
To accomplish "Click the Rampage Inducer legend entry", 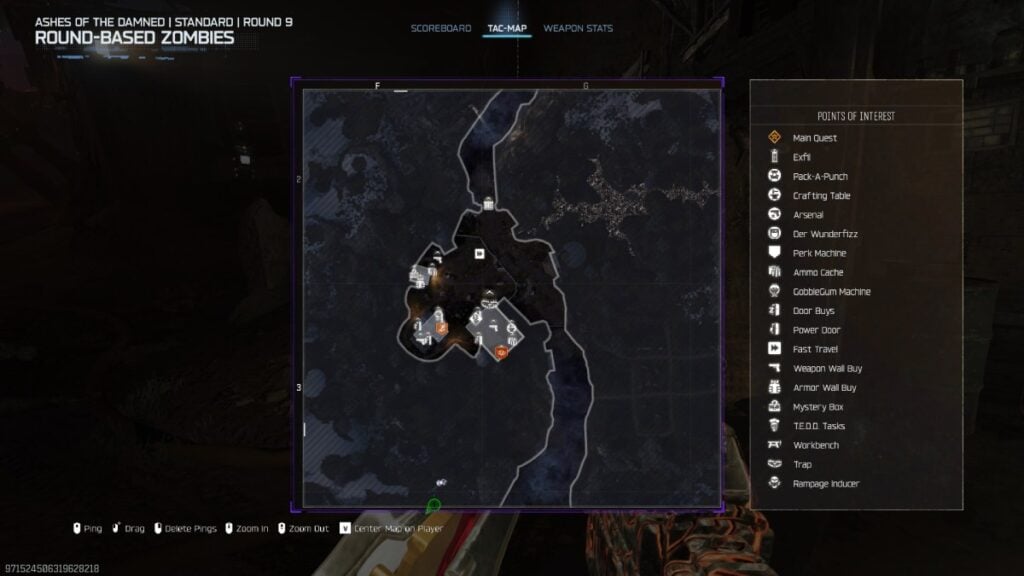I will pyautogui.click(x=825, y=484).
